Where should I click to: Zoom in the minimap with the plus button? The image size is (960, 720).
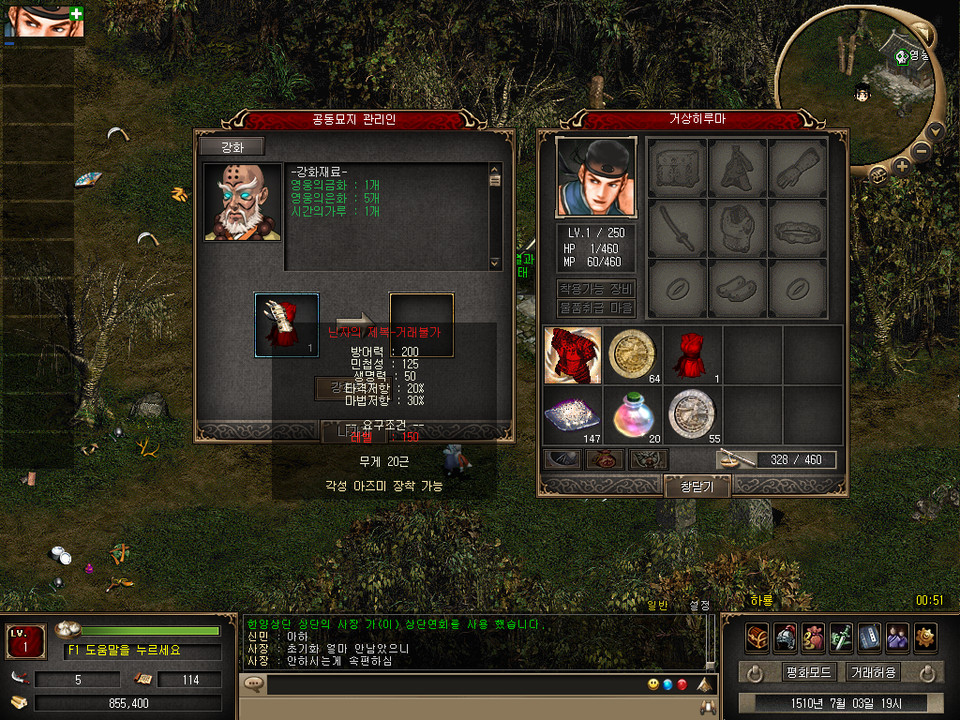[x=903, y=166]
